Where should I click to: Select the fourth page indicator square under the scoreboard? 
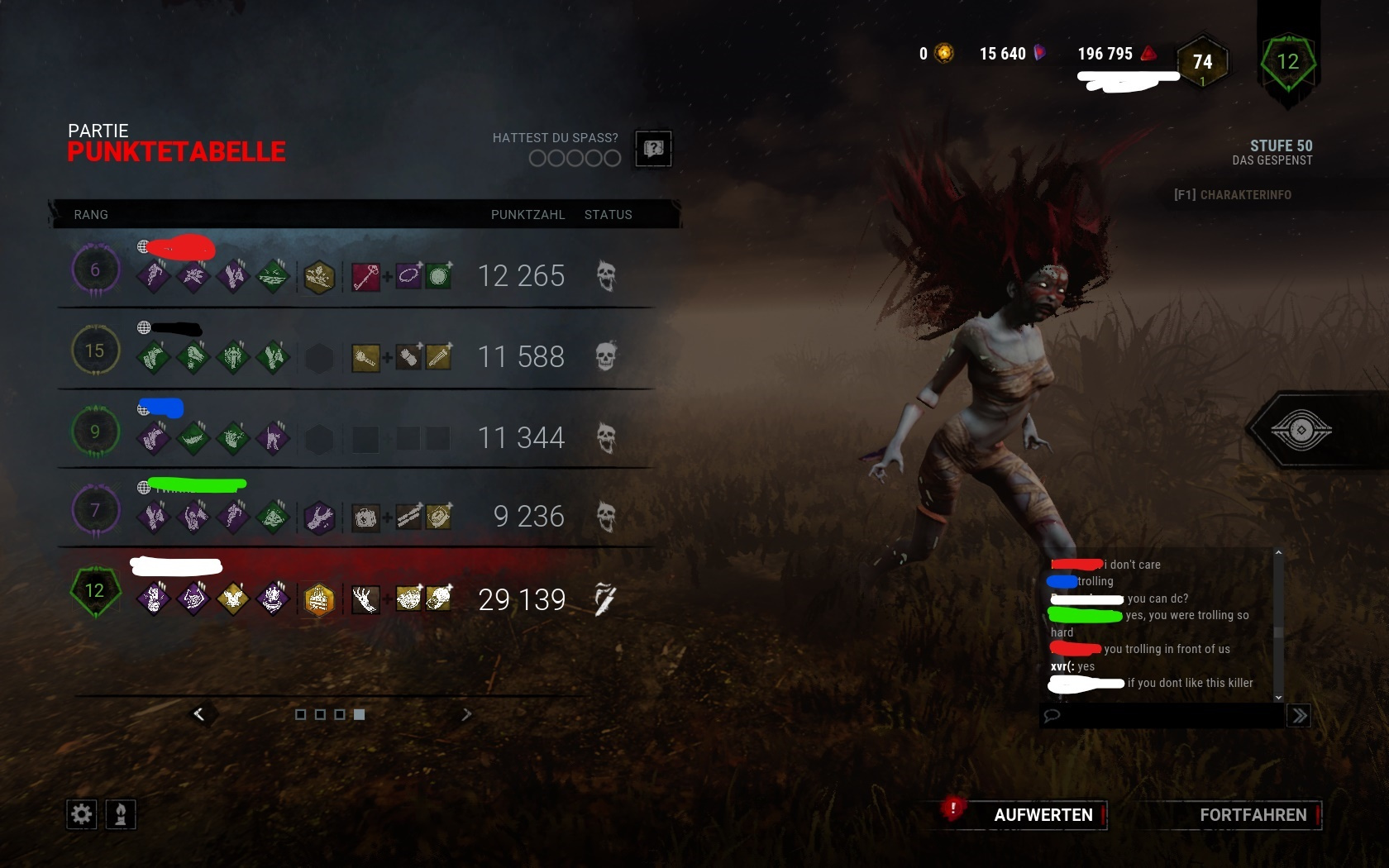[359, 714]
